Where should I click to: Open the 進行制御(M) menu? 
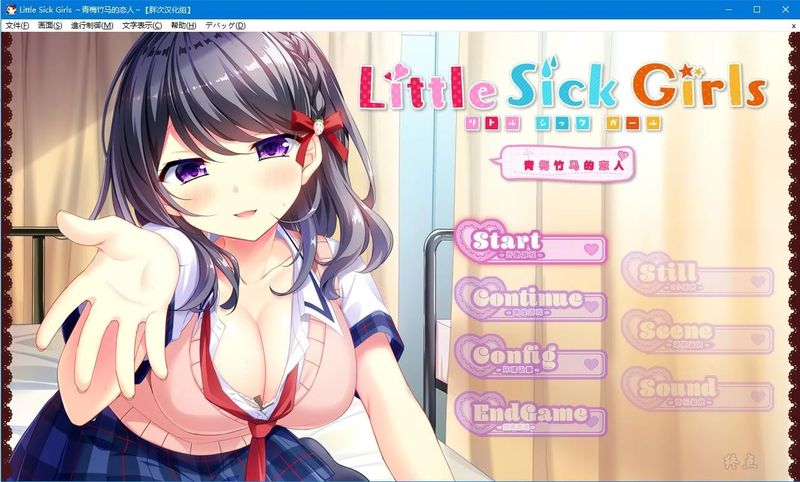click(93, 25)
